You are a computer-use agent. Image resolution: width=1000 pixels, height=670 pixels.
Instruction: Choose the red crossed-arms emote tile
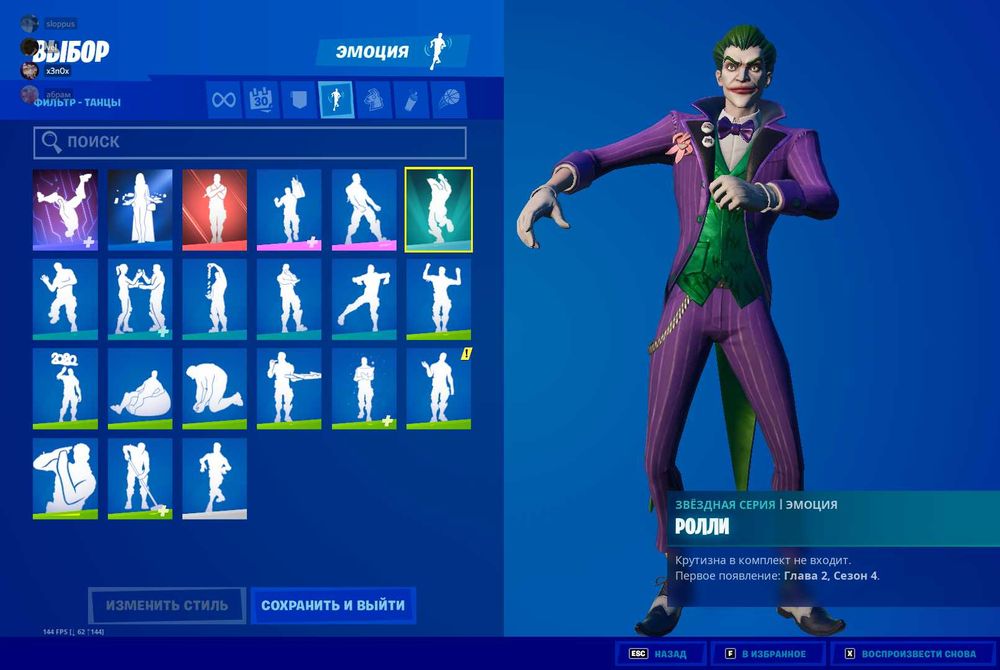[x=214, y=209]
